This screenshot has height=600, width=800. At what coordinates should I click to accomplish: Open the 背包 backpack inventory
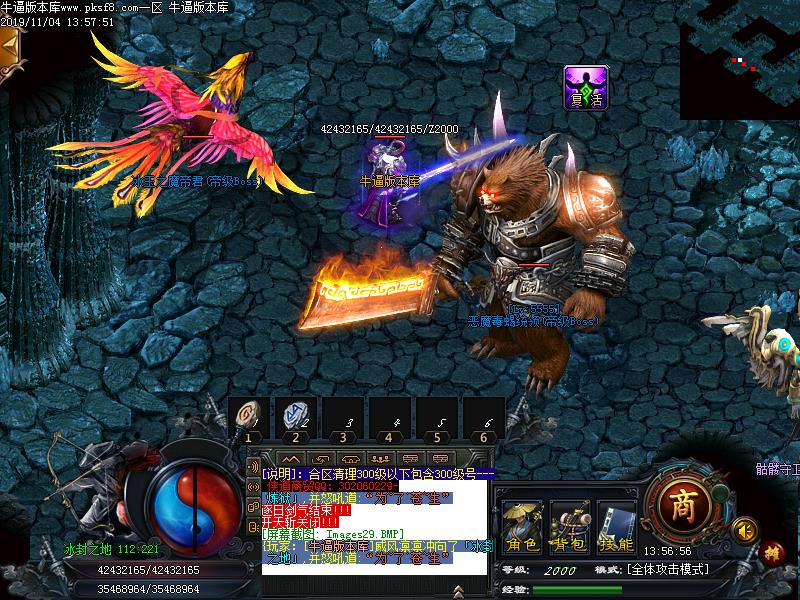[x=570, y=528]
